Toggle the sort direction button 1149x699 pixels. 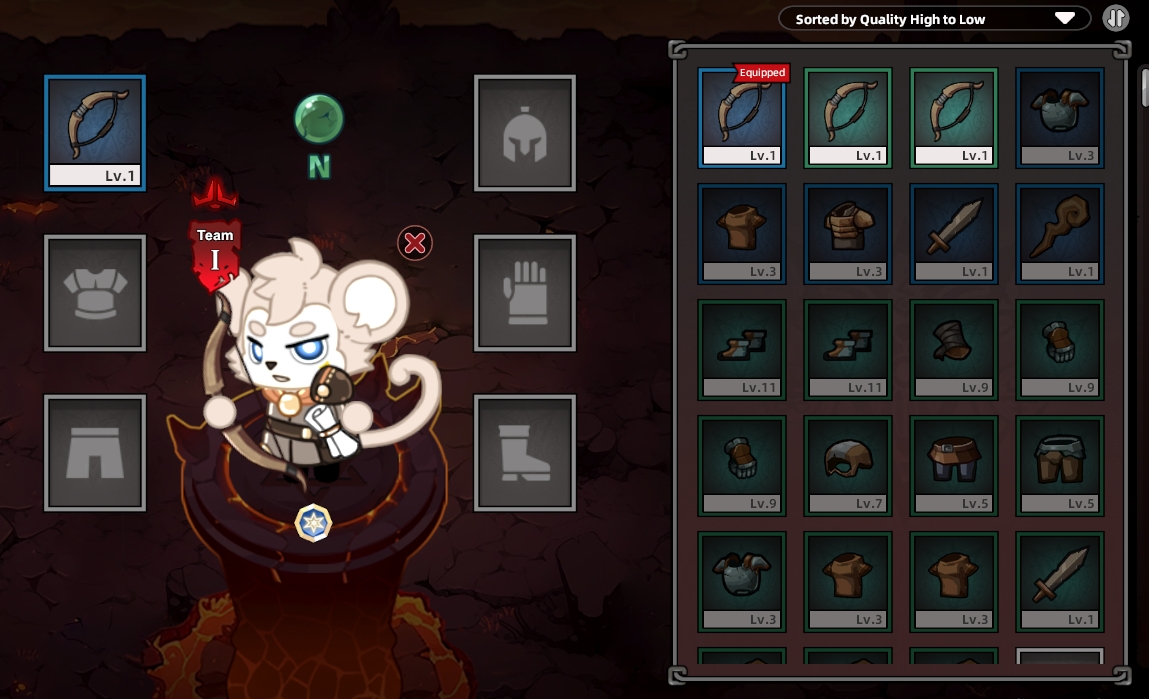tap(1115, 18)
